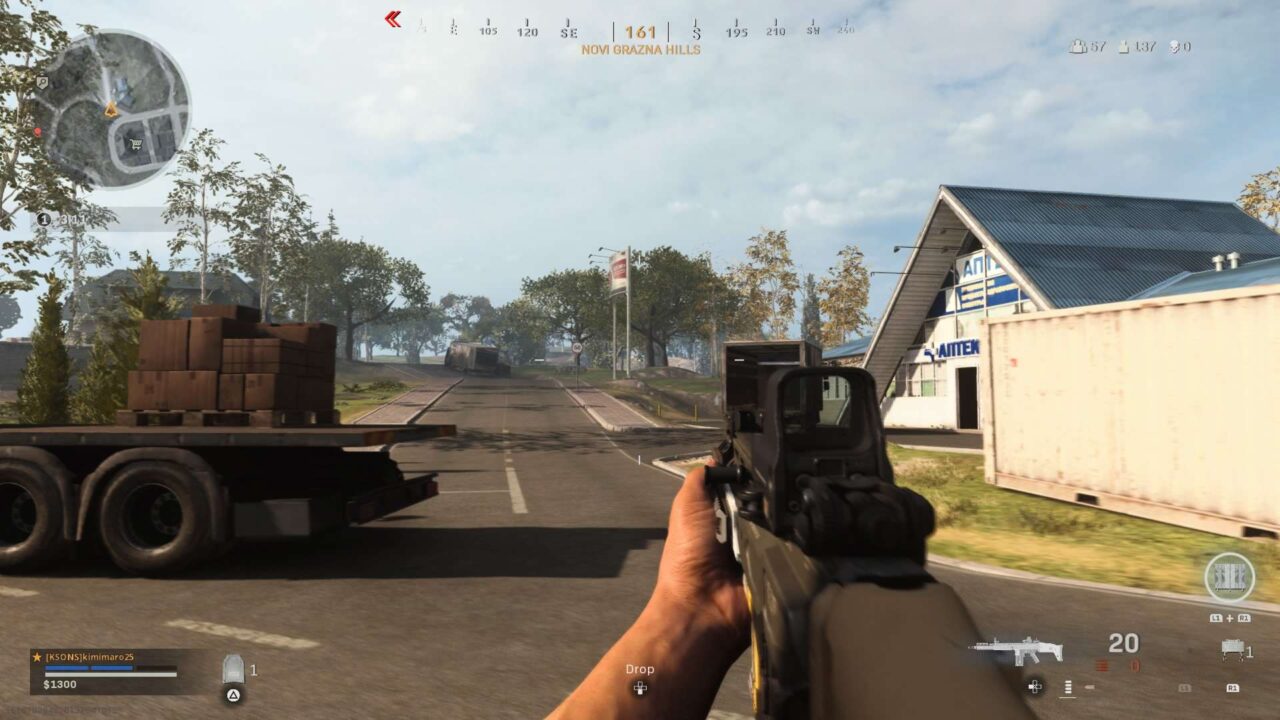Click the R1 lethal equipment button
1280x720 pixels.
(x=1235, y=688)
